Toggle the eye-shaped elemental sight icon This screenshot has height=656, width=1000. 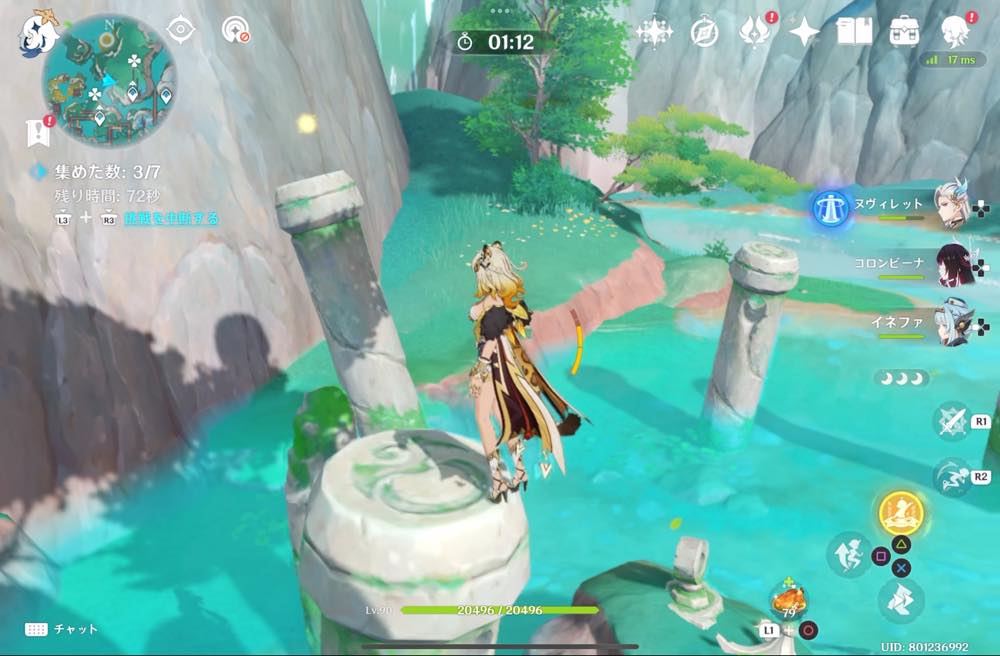pos(180,30)
